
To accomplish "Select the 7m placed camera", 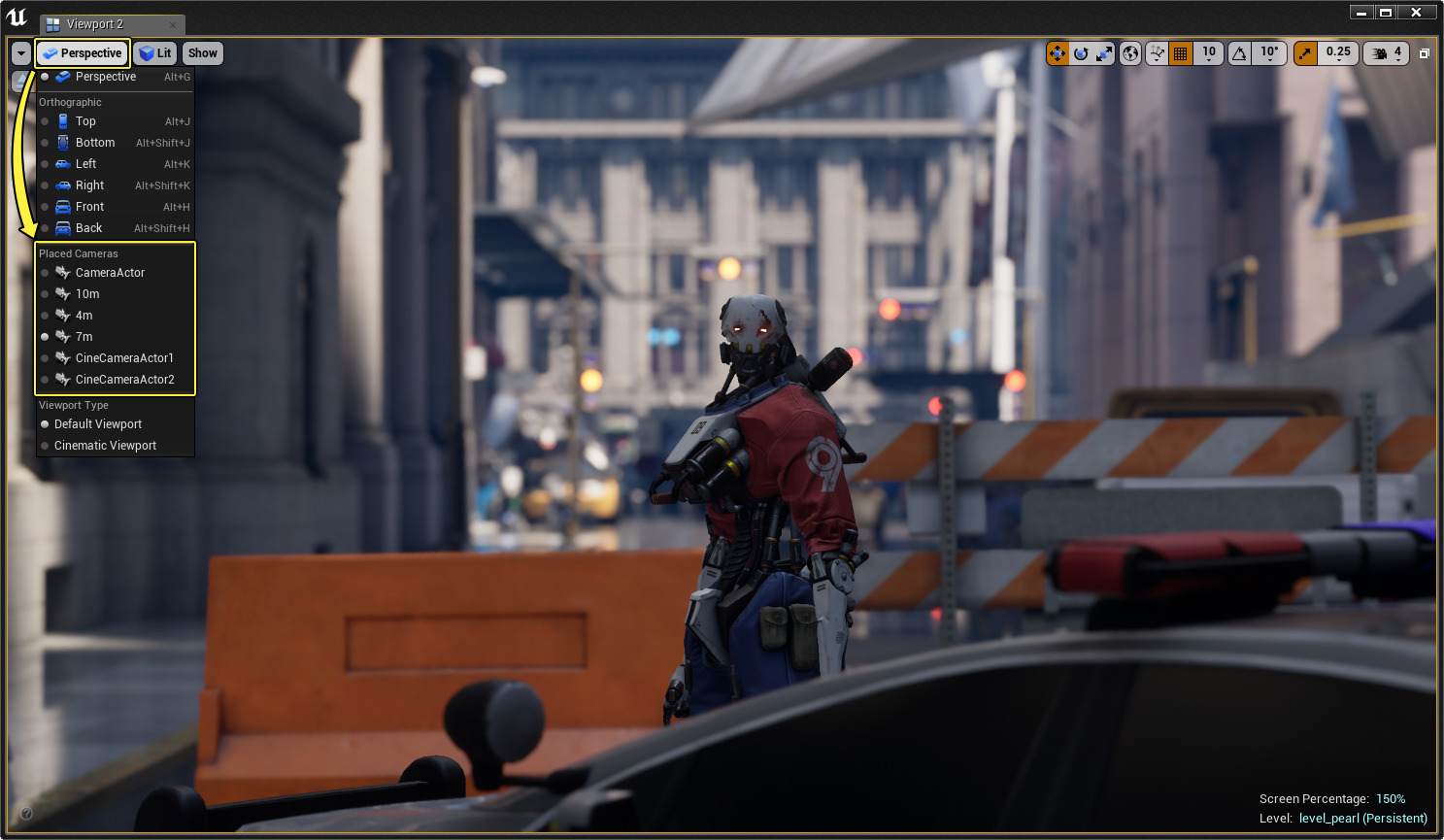I will click(x=83, y=336).
